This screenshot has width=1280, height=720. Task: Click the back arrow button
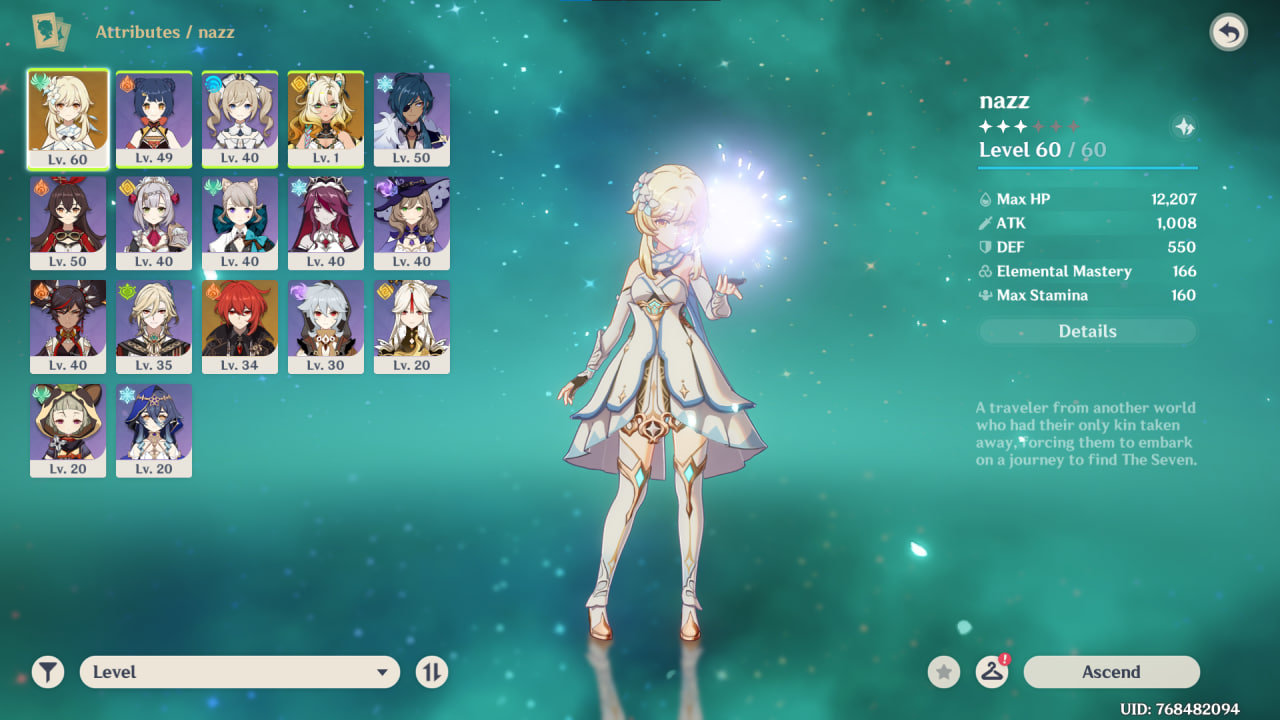coord(1228,33)
